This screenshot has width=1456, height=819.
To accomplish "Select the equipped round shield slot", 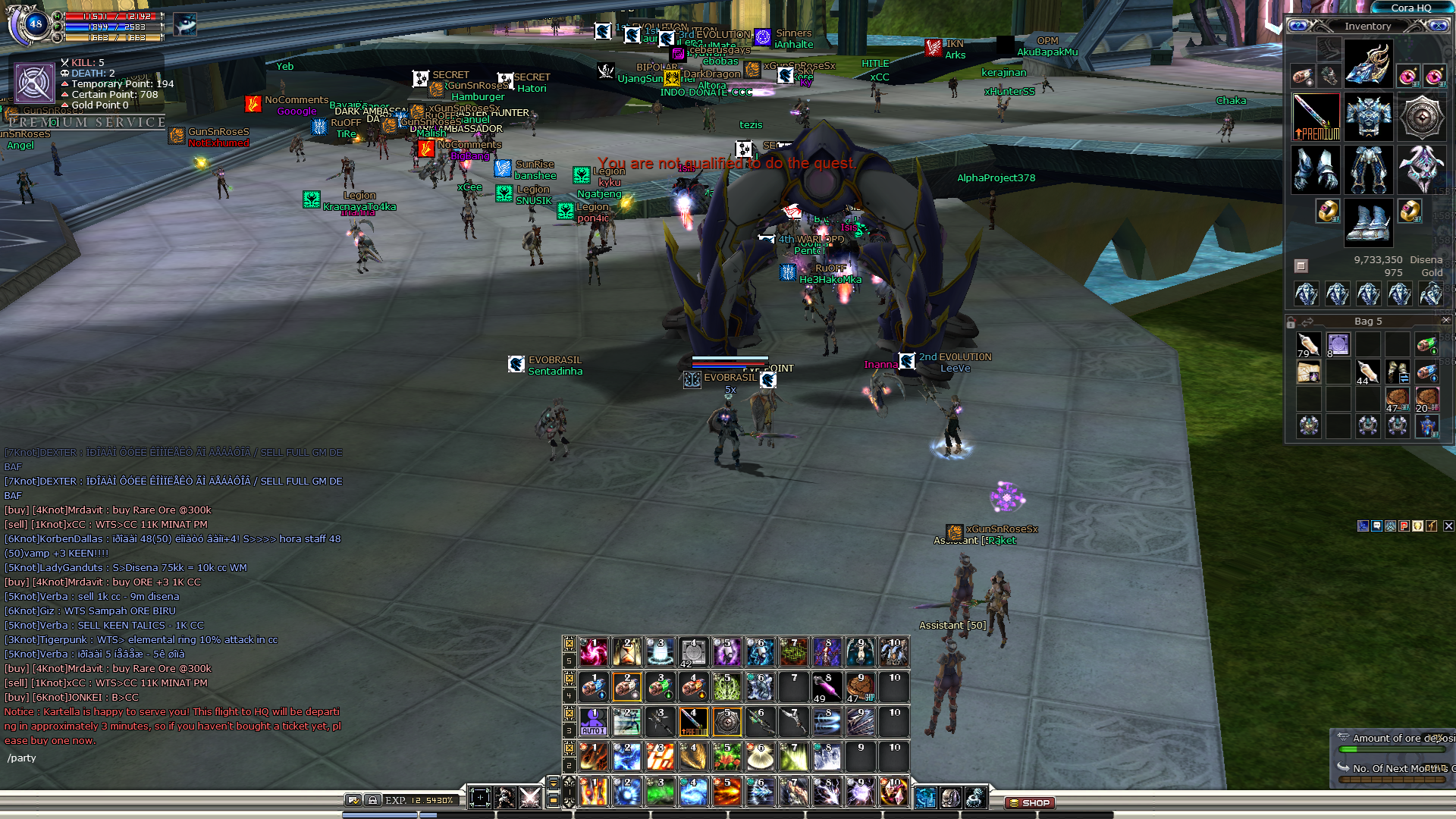I will click(1421, 118).
